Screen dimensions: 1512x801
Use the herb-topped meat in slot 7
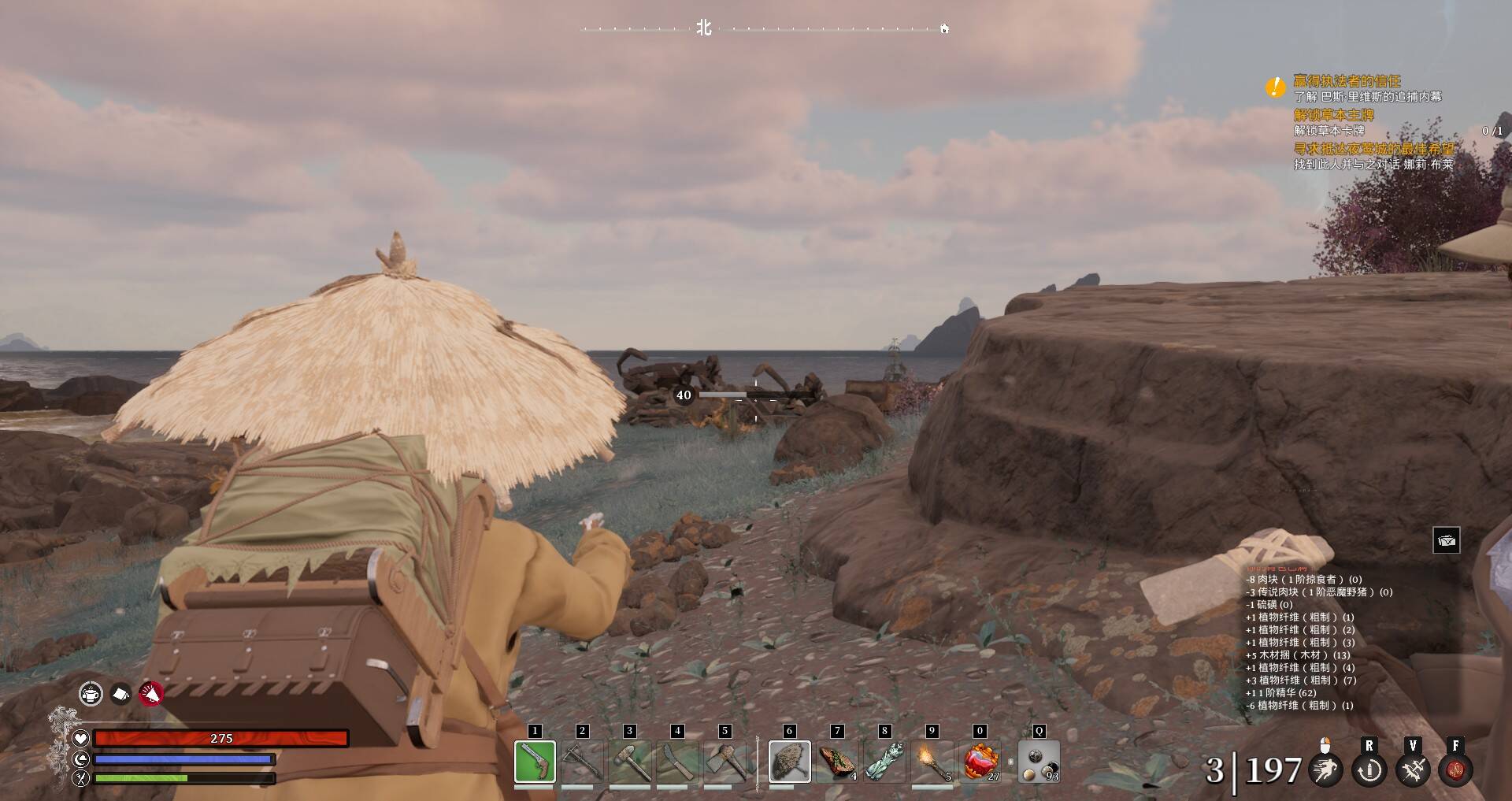837,762
